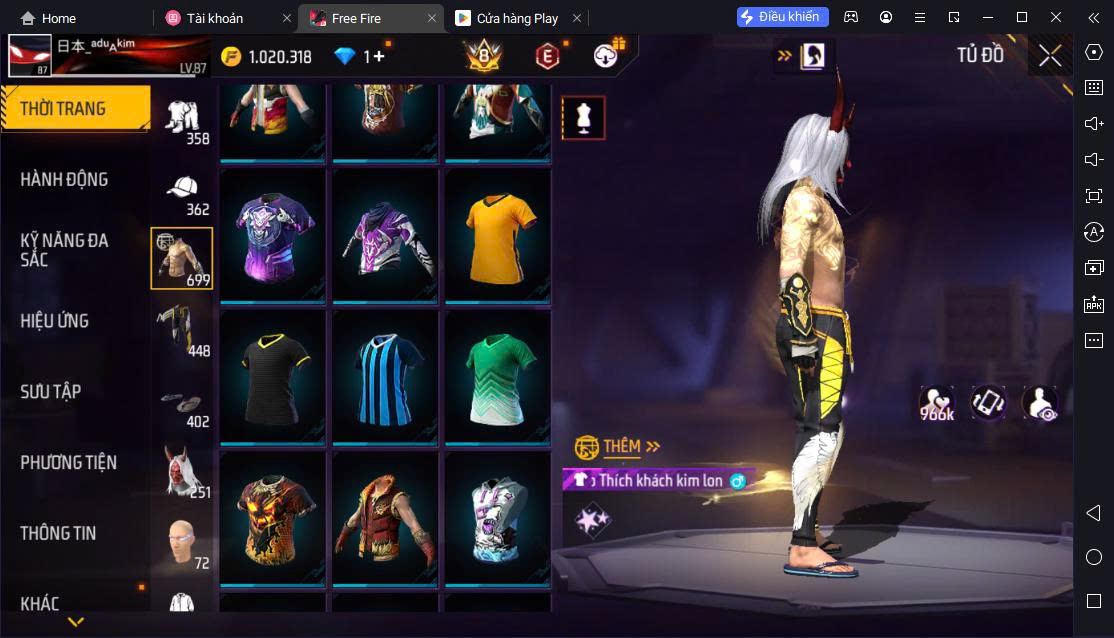Screen dimensions: 1114x638
Task: Close the wardrobe with the X button
Action: 1050,55
